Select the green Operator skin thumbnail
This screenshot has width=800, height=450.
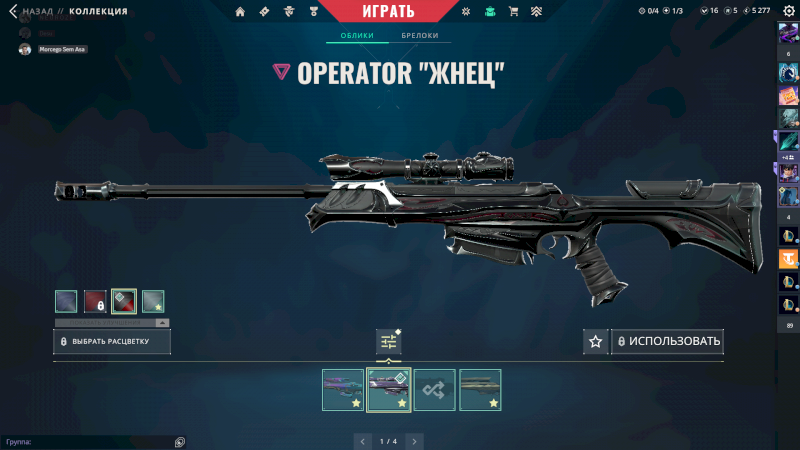click(x=480, y=390)
